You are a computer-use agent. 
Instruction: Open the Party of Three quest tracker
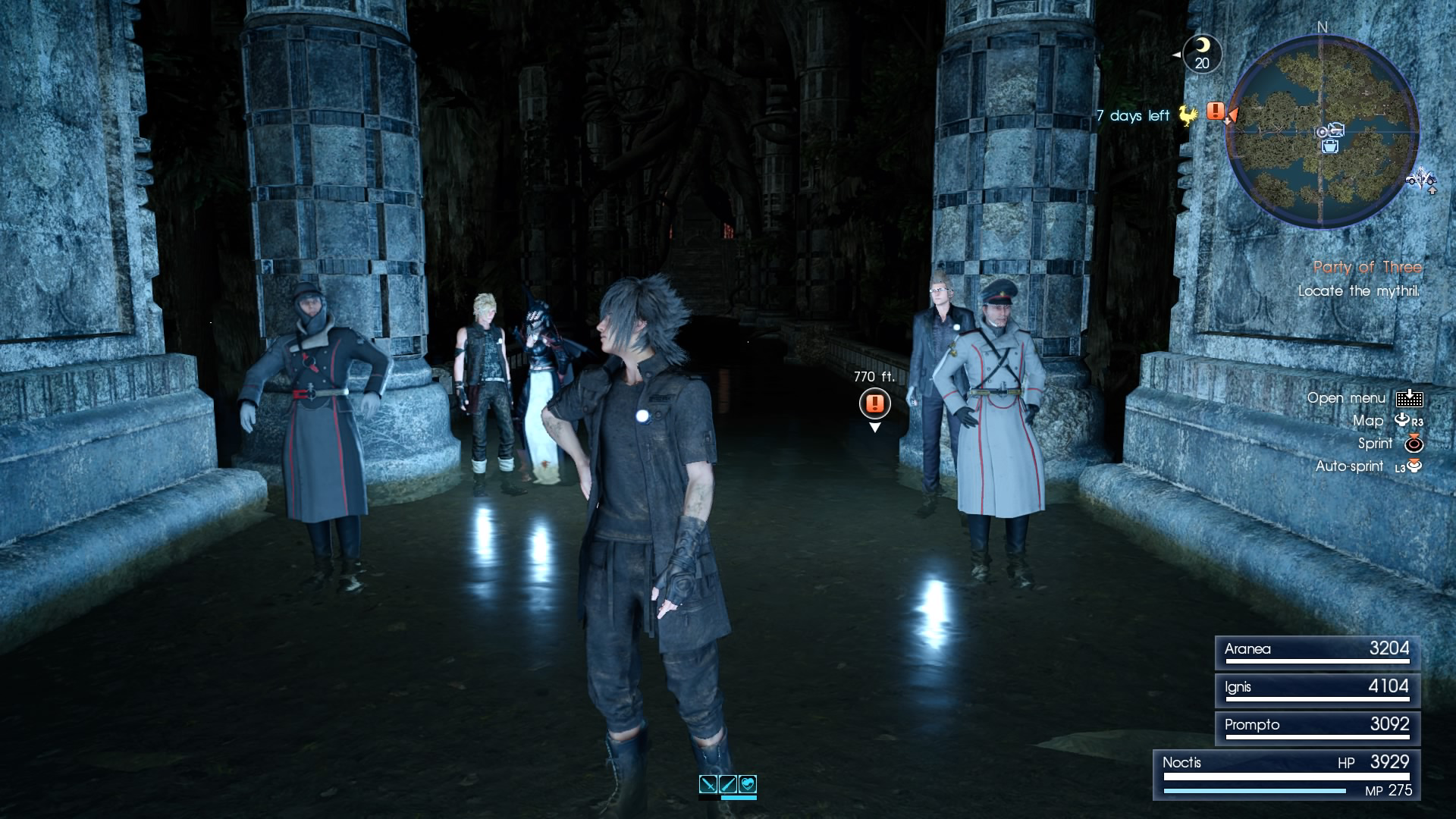[x=1367, y=267]
